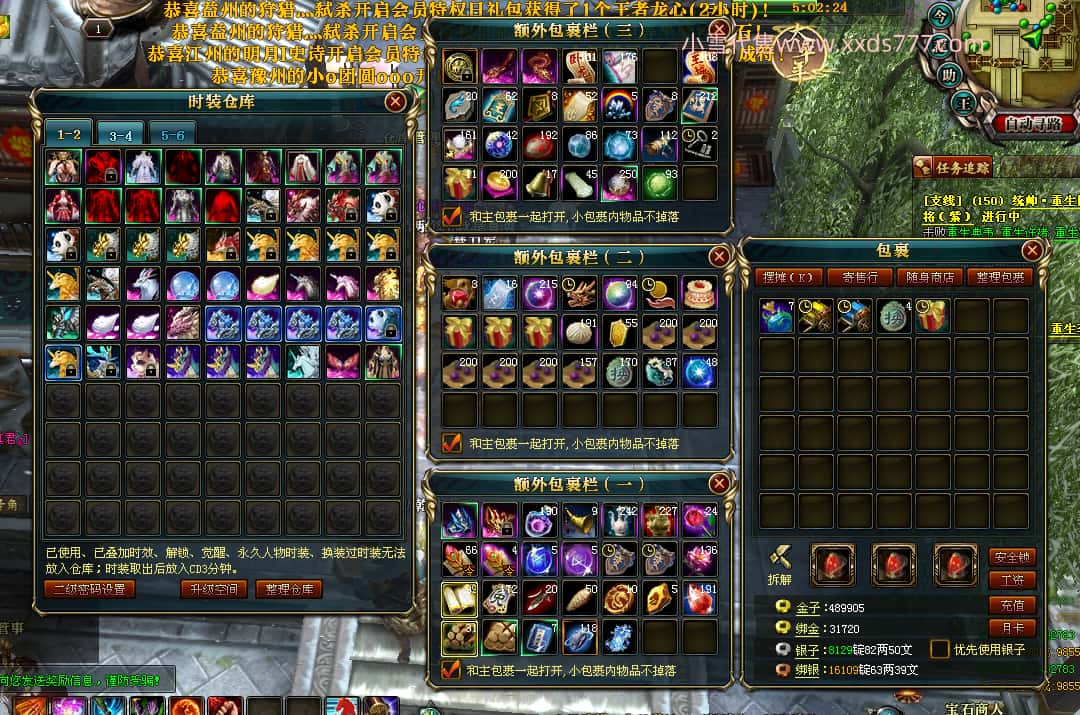Toggle the 优先使用银子 checkbox
The image size is (1080, 715).
point(939,649)
